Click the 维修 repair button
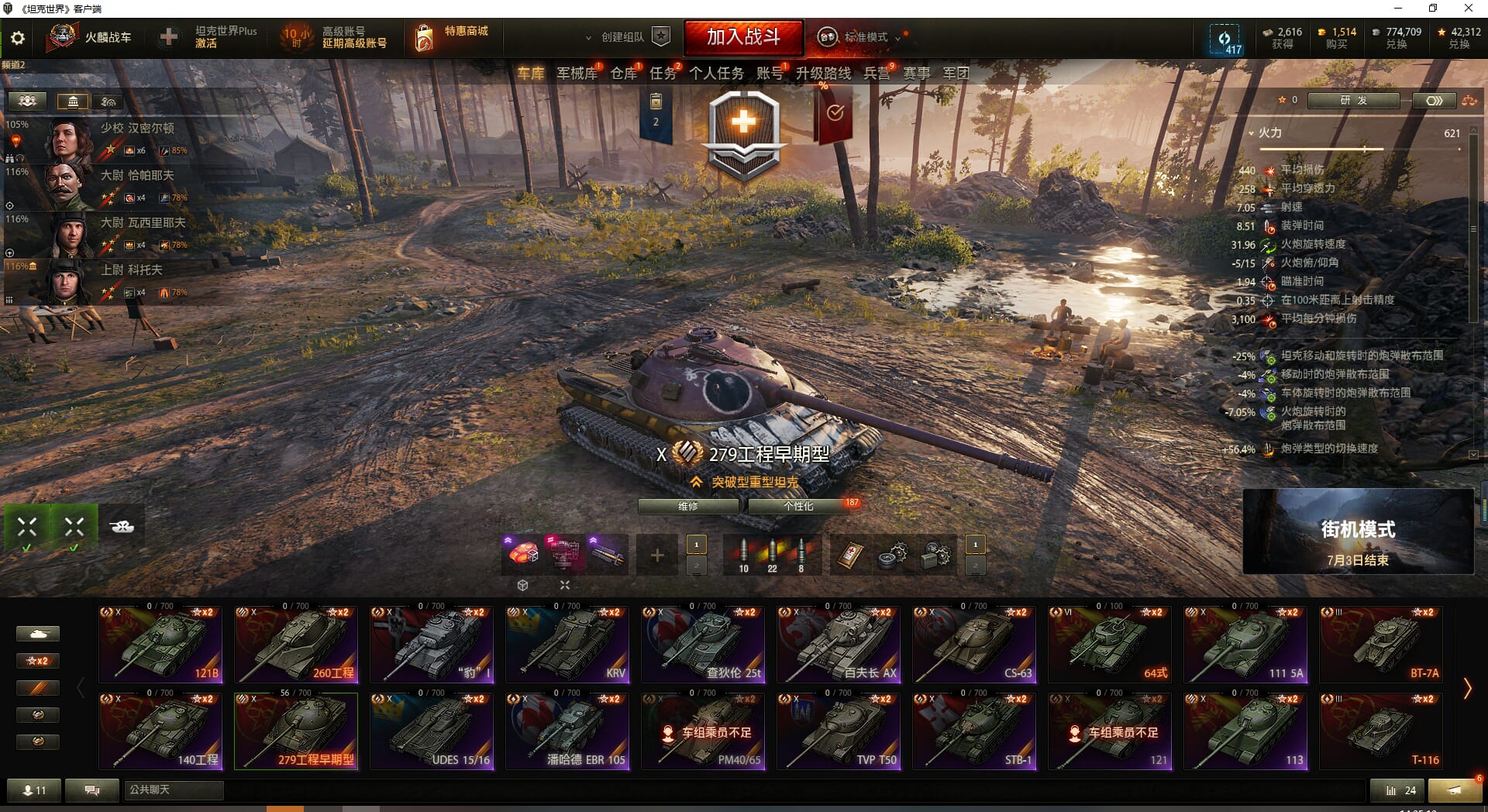The width and height of the screenshot is (1488, 812). [687, 506]
